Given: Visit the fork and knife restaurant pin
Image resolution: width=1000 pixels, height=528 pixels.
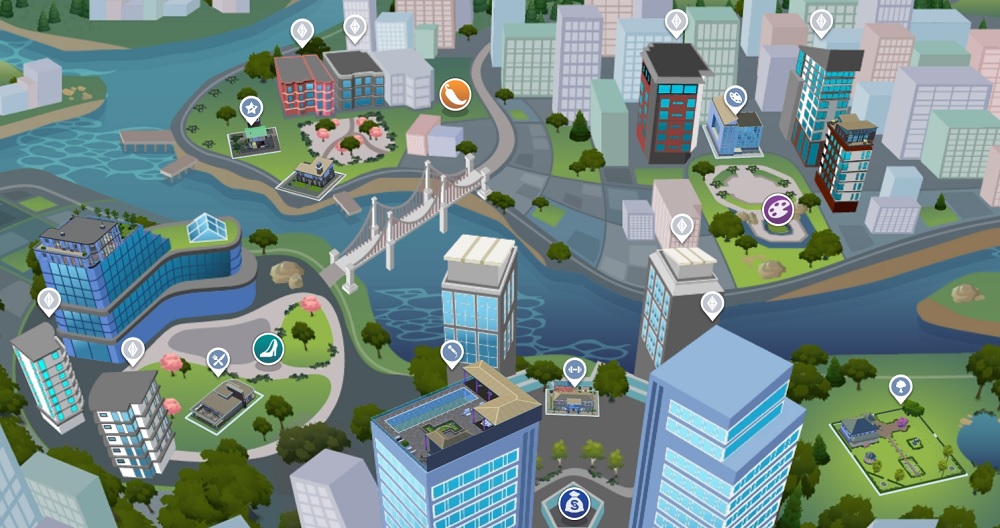Looking at the screenshot, I should [x=218, y=360].
